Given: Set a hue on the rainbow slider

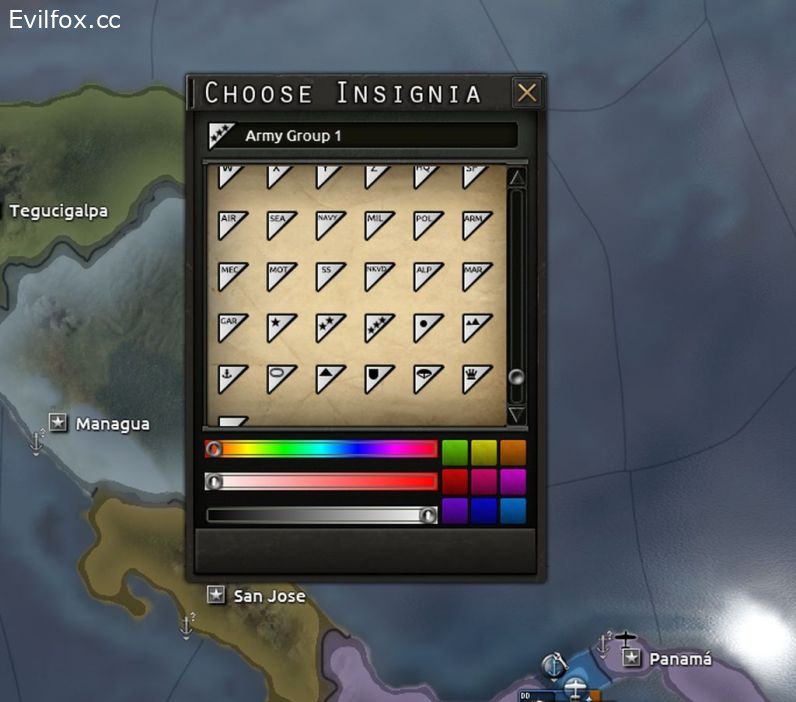Looking at the screenshot, I should coord(320,449).
